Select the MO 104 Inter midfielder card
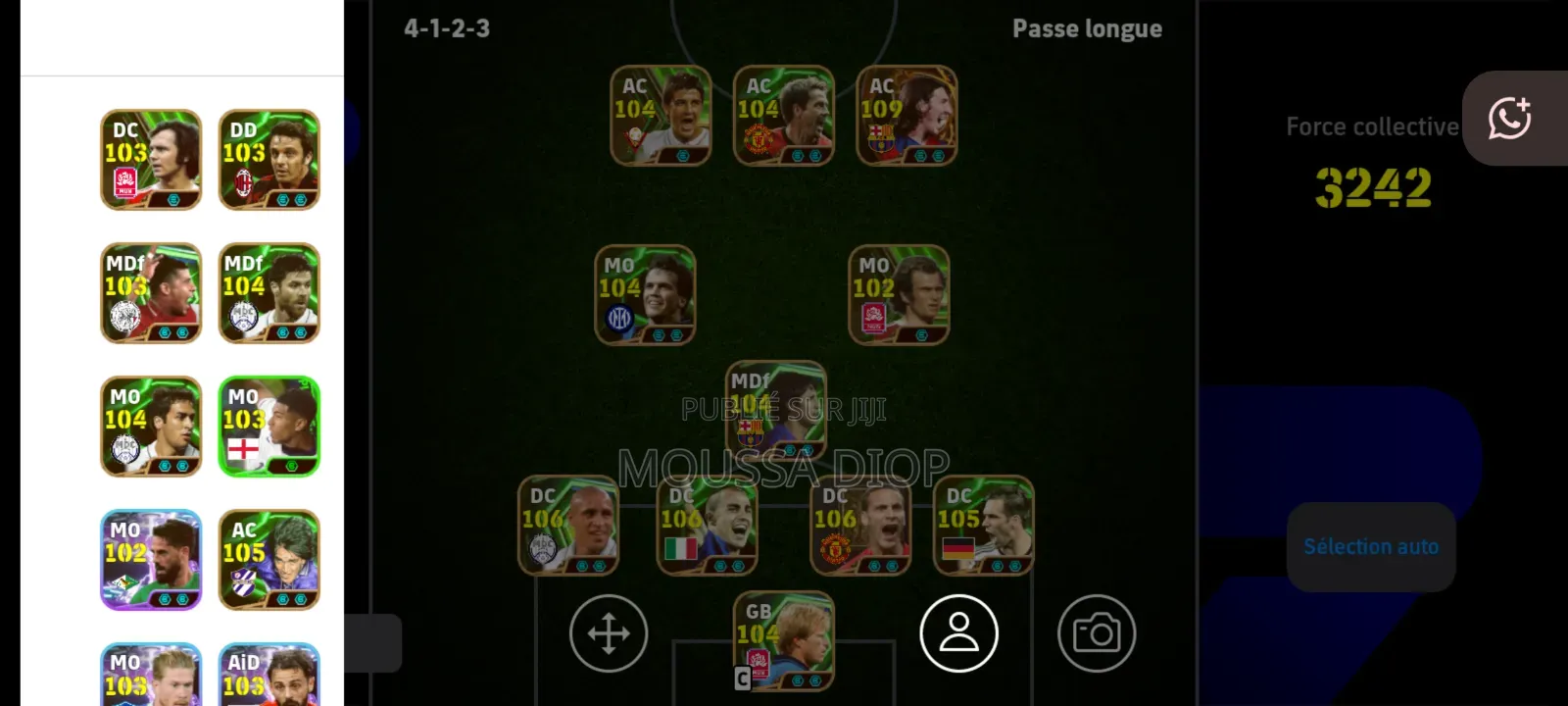The width and height of the screenshot is (1568, 706). coord(644,296)
